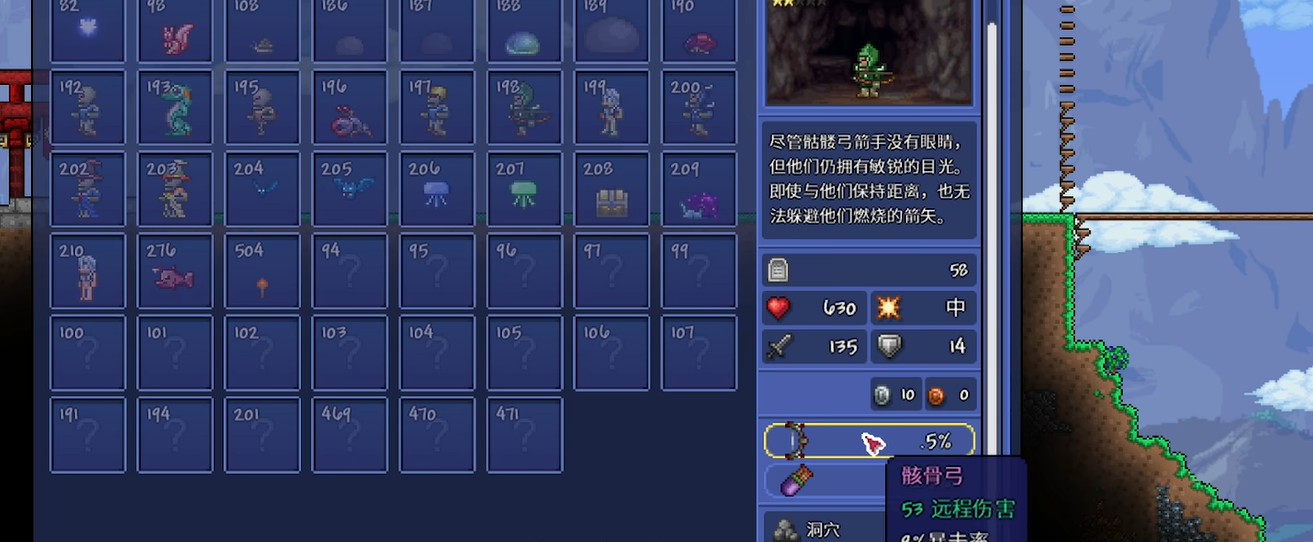Image resolution: width=1313 pixels, height=542 pixels.
Task: Open entry 197 blonde-haired skeleton
Action: point(437,107)
